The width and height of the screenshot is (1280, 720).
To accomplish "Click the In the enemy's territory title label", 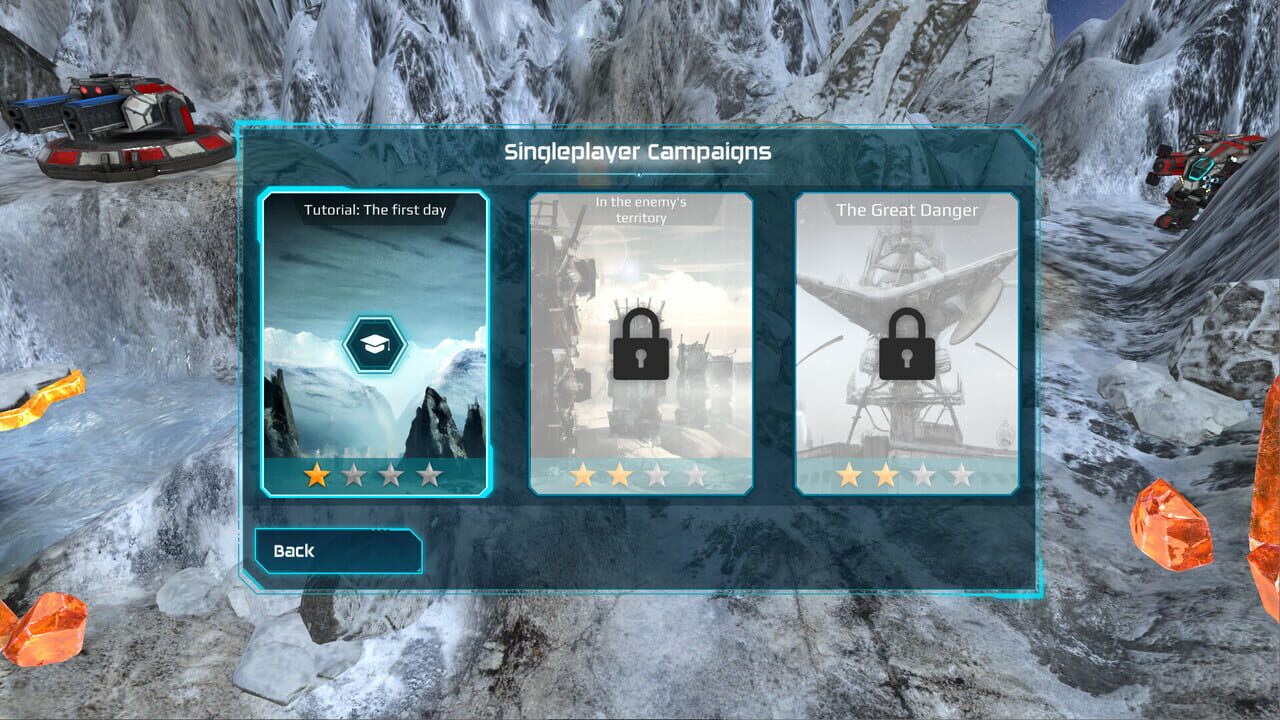I will coord(640,211).
